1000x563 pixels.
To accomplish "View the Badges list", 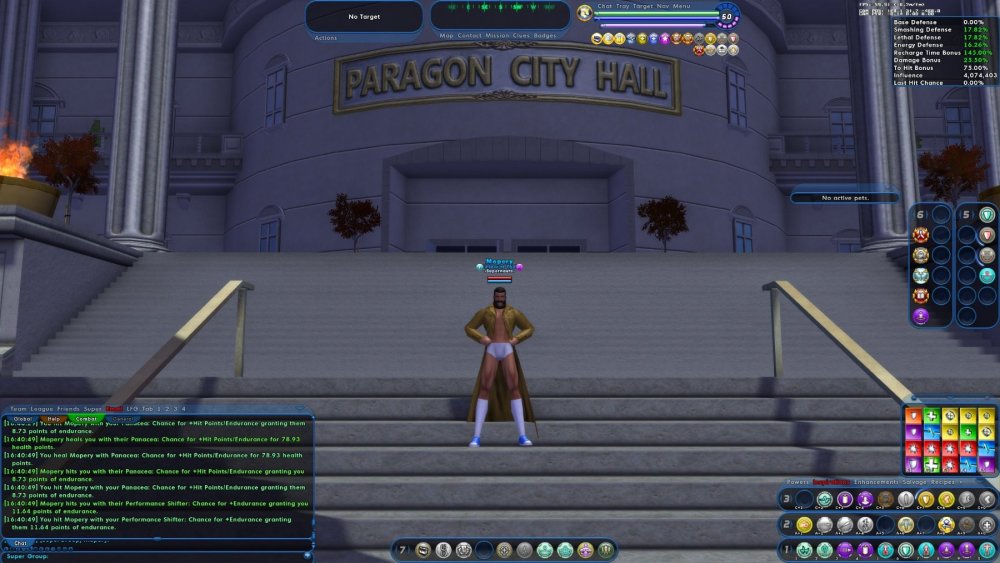I will (x=545, y=36).
